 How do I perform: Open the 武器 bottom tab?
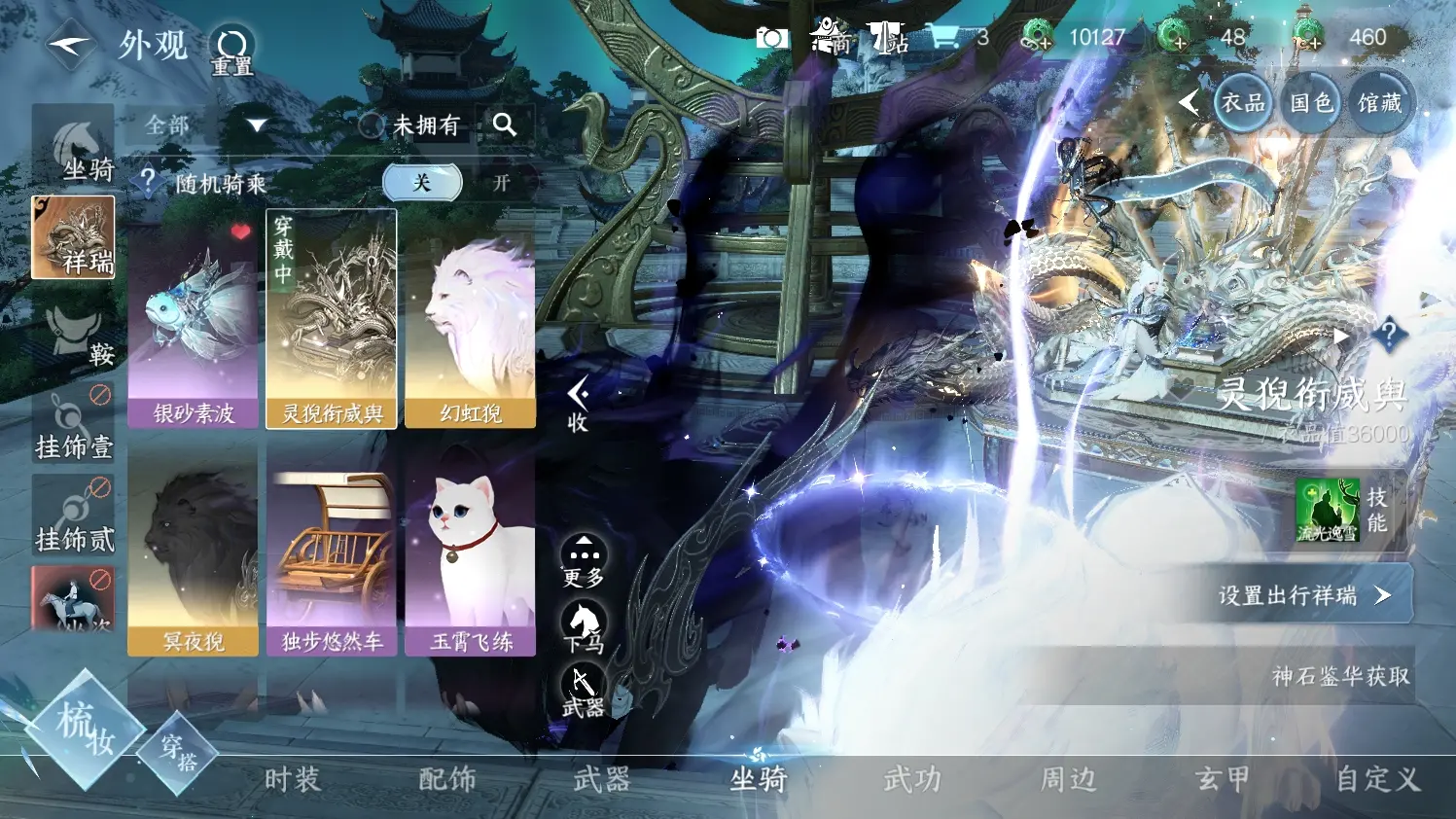(x=601, y=779)
